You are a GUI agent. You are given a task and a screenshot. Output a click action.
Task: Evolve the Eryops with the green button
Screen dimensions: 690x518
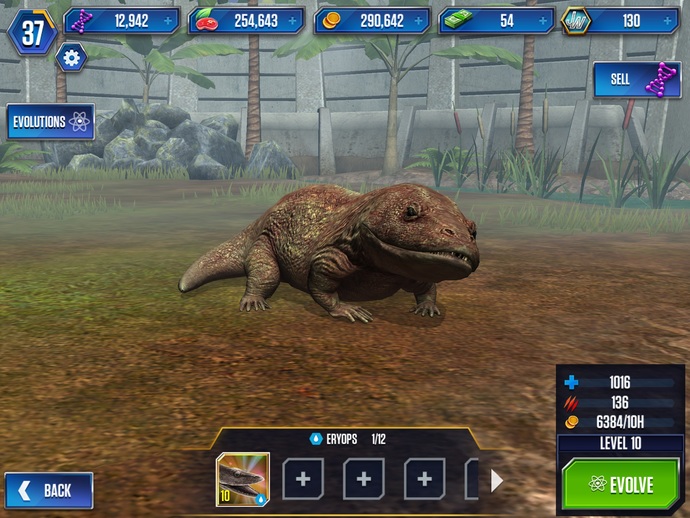pos(620,485)
